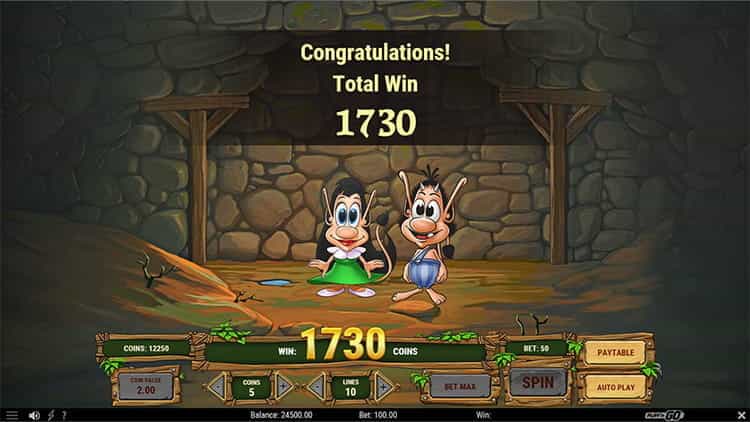Viewport: 750px width, 422px height.
Task: Open the hamburger menu in the bottom bar
Action: [12, 415]
